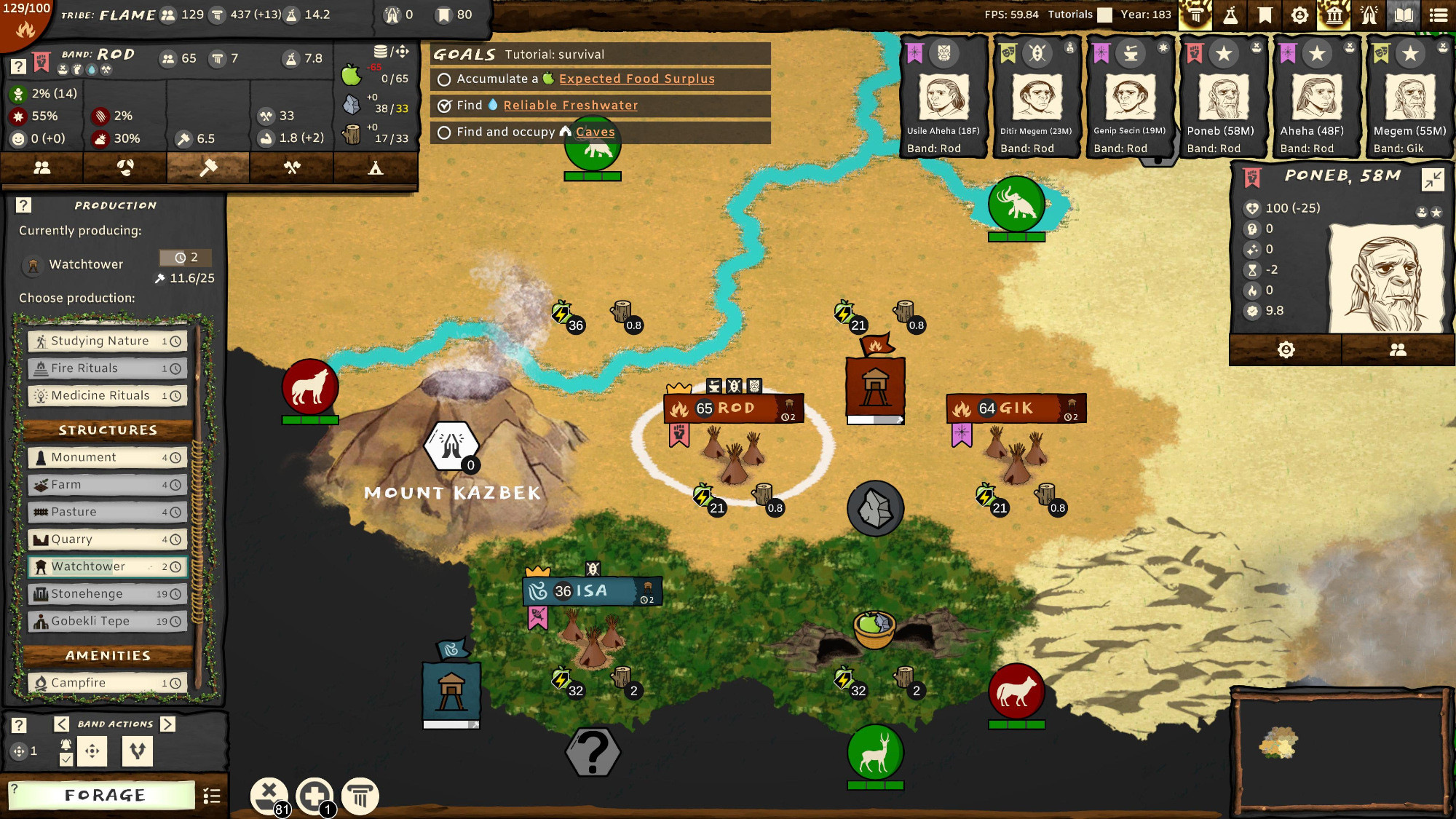
Task: Select the Isa band banner
Action: 591,591
